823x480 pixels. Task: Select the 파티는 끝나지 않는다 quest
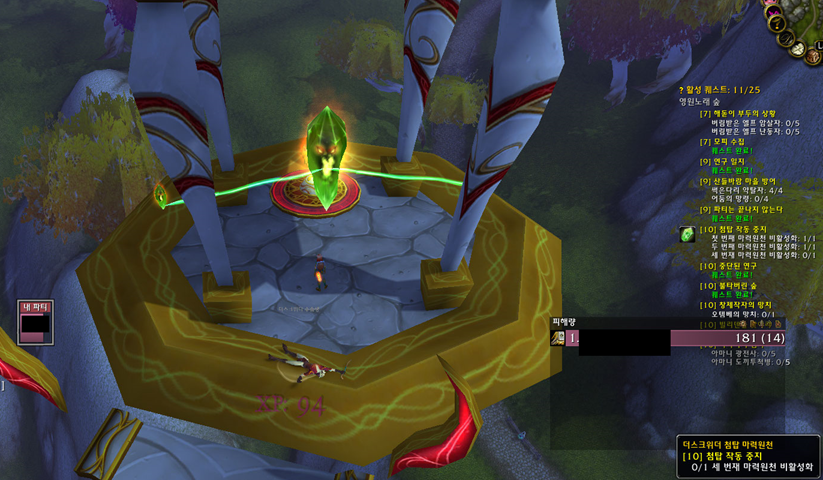[746, 209]
